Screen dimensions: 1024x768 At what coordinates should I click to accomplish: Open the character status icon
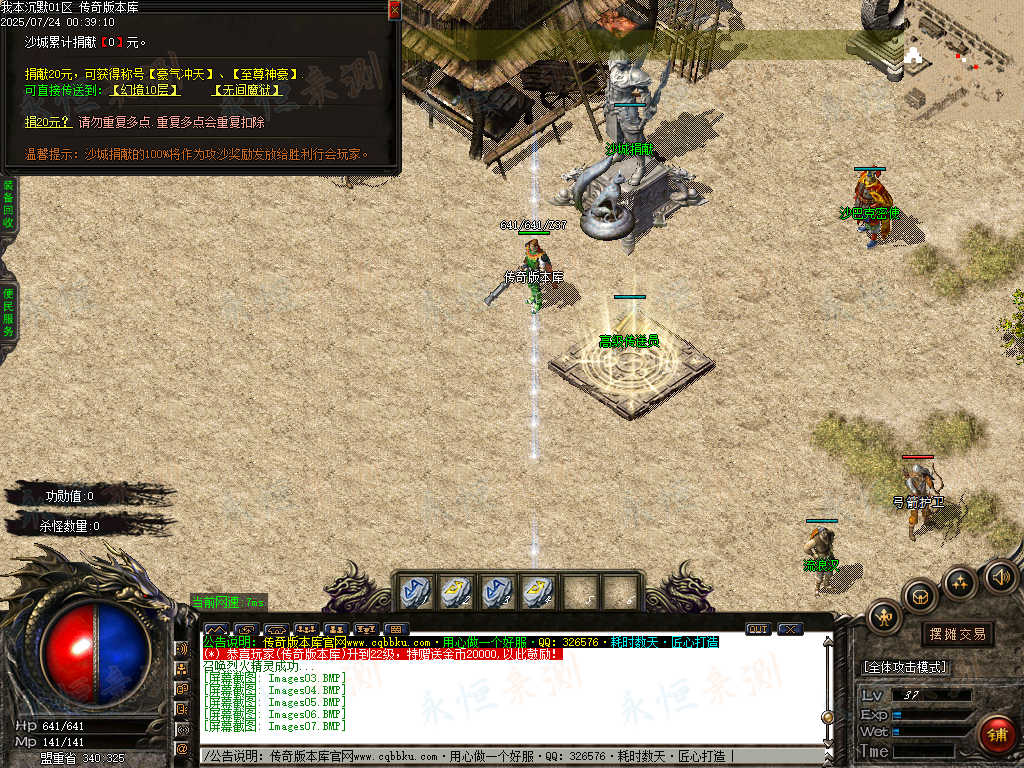[884, 616]
